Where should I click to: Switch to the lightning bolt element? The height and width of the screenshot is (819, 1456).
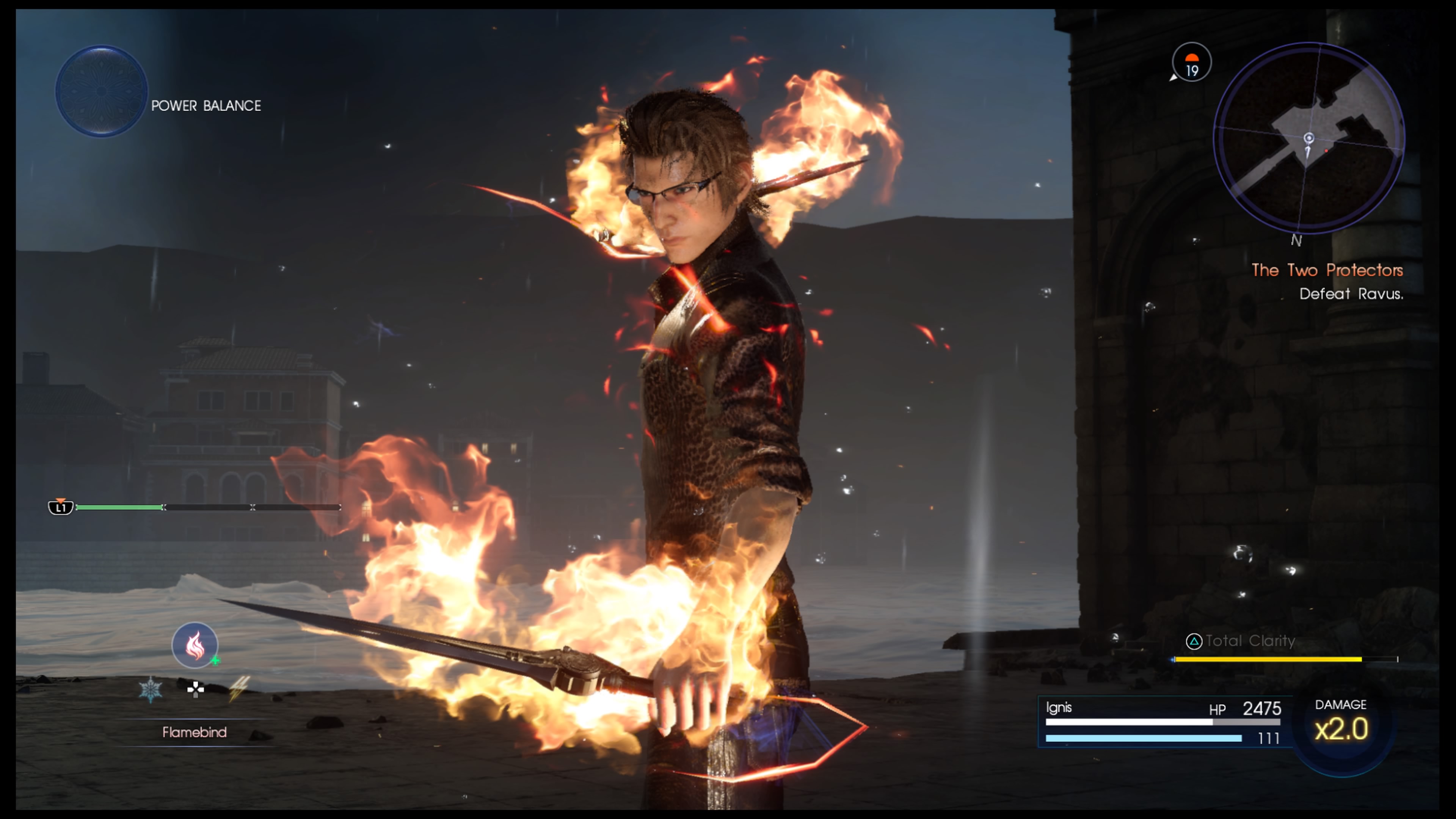(x=238, y=689)
